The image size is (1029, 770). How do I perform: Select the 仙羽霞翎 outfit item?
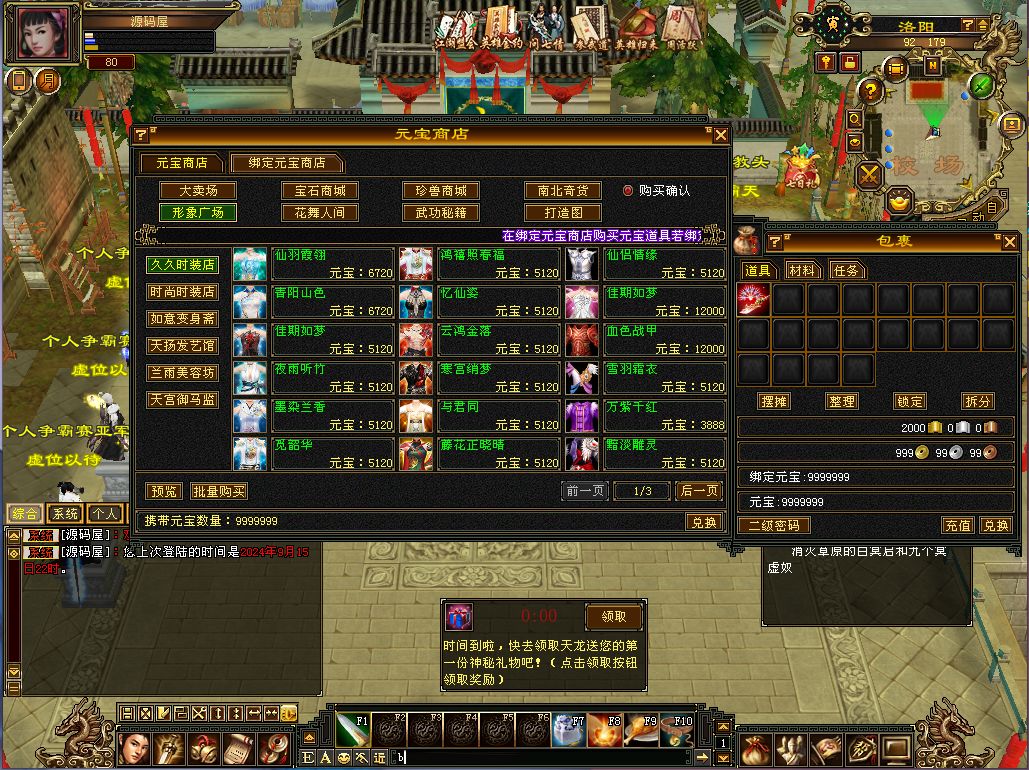(313, 264)
